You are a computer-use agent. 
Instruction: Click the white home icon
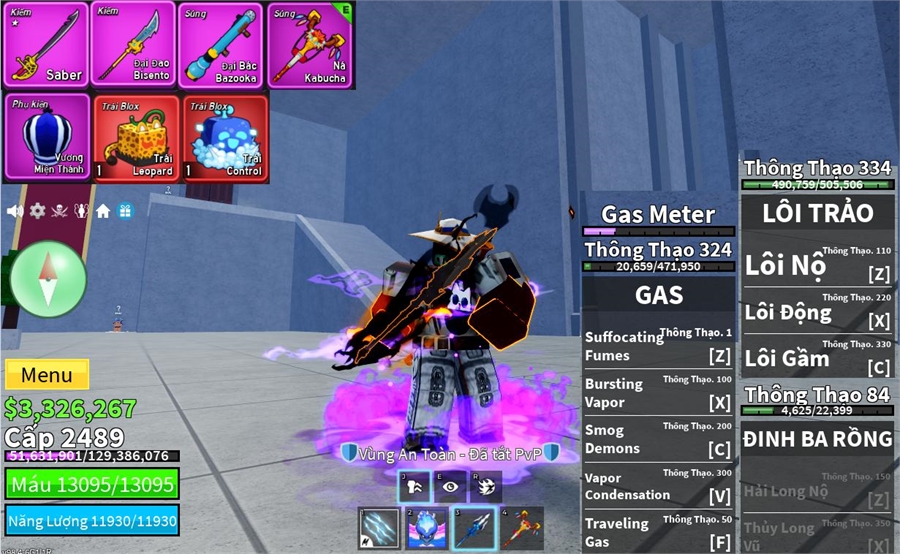click(x=103, y=211)
